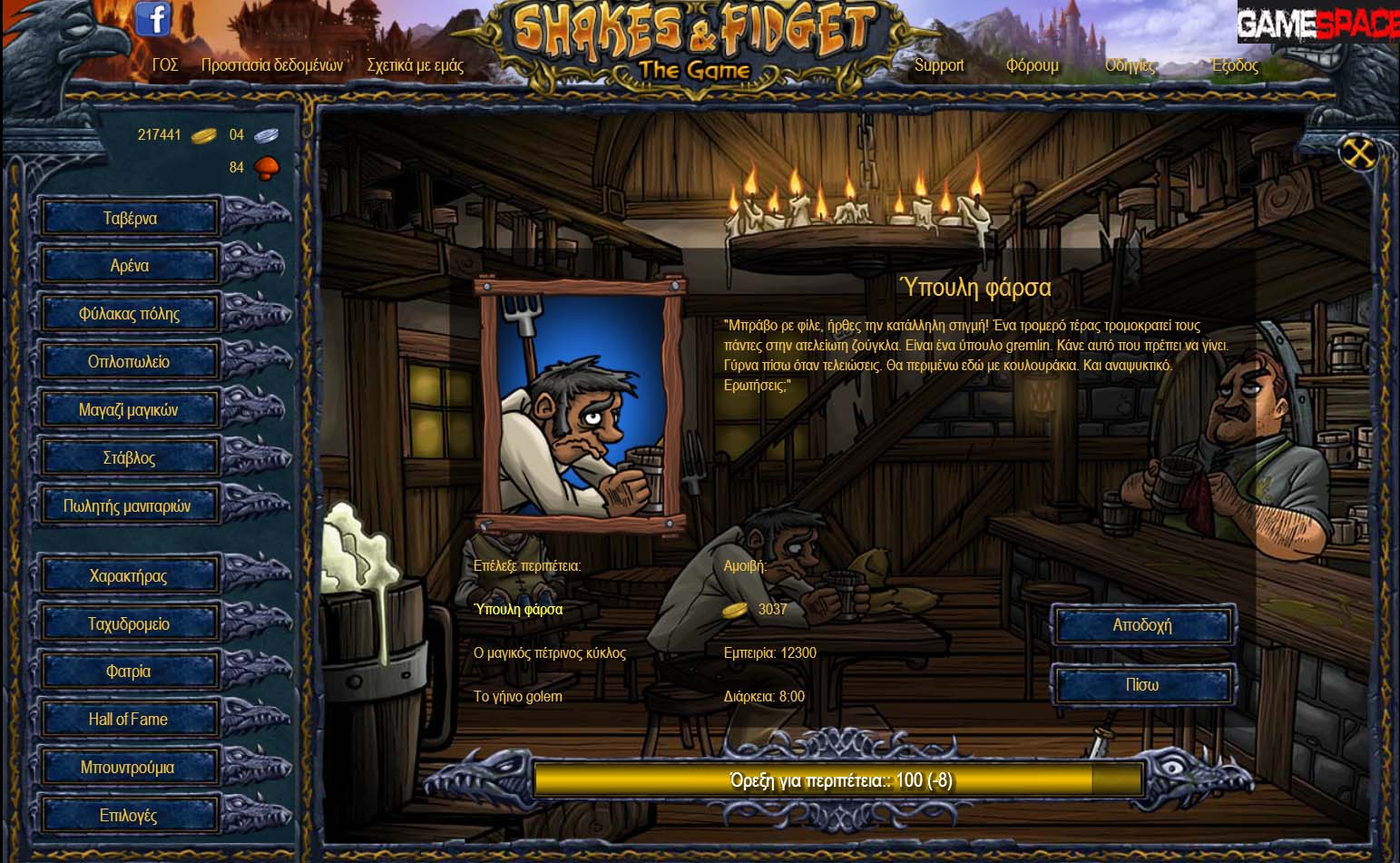Enter the Στάβλος stable
The image size is (1400, 863).
click(x=129, y=458)
